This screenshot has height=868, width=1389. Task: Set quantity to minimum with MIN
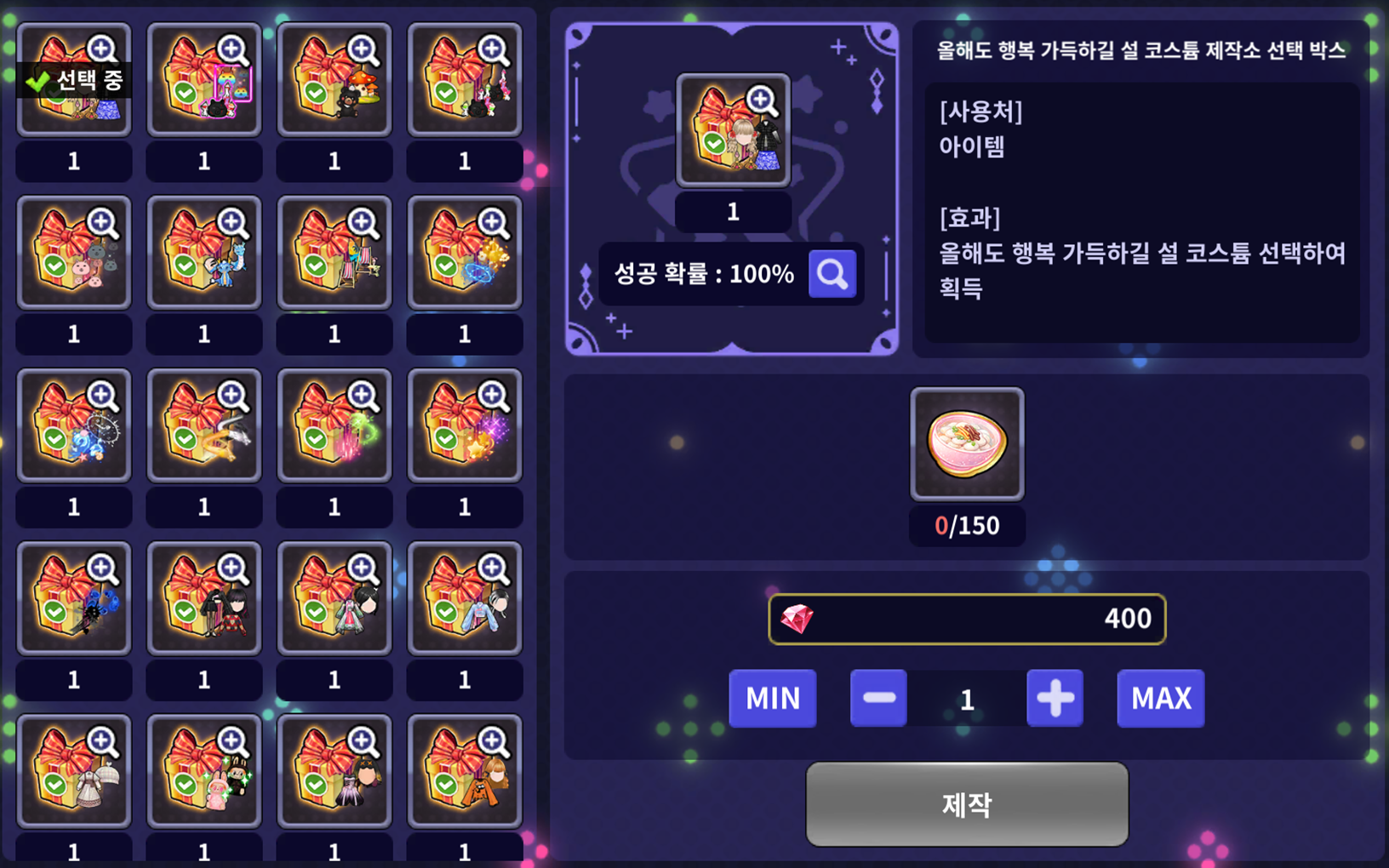coord(772,699)
